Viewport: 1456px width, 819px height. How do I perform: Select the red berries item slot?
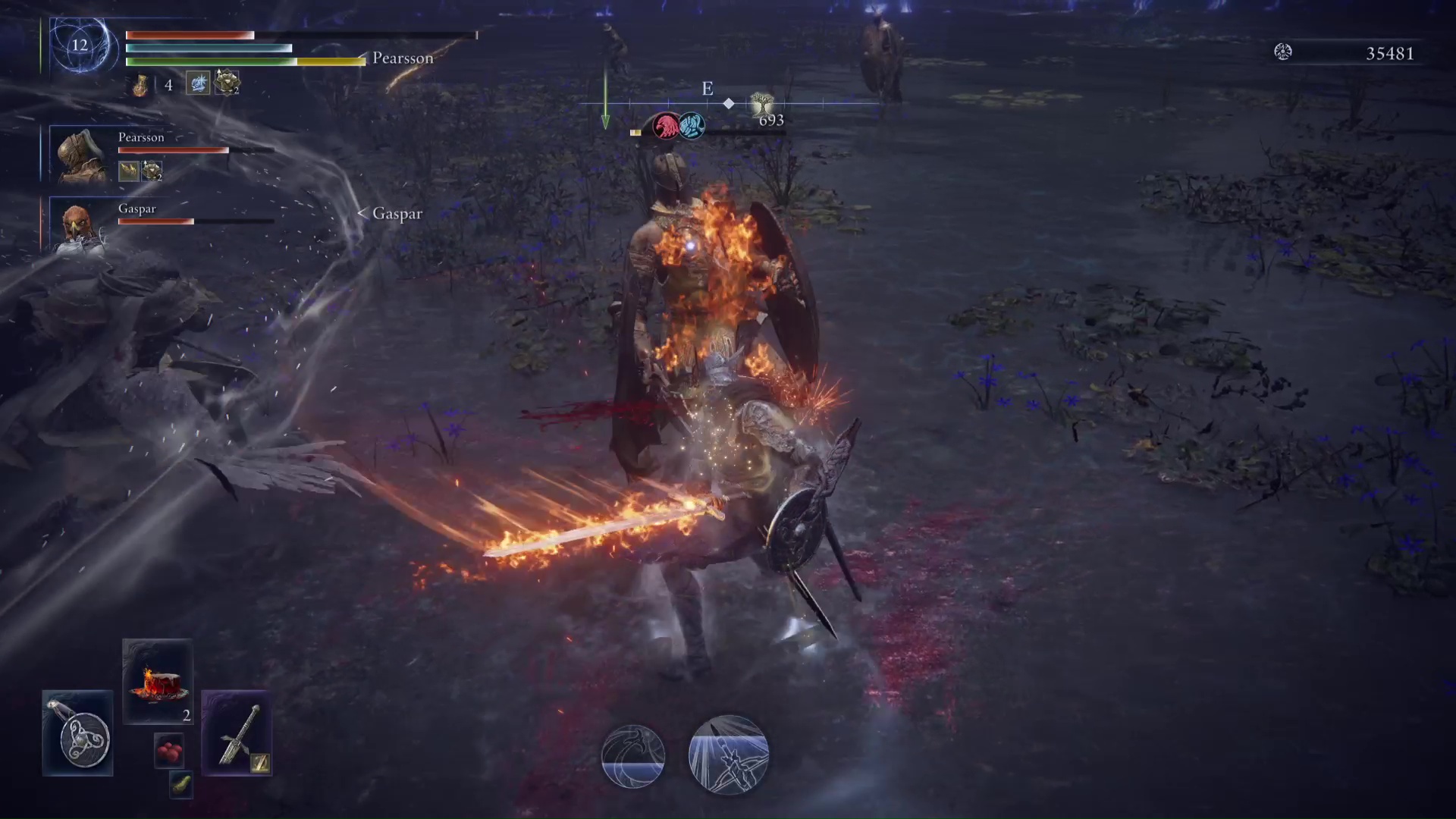168,751
